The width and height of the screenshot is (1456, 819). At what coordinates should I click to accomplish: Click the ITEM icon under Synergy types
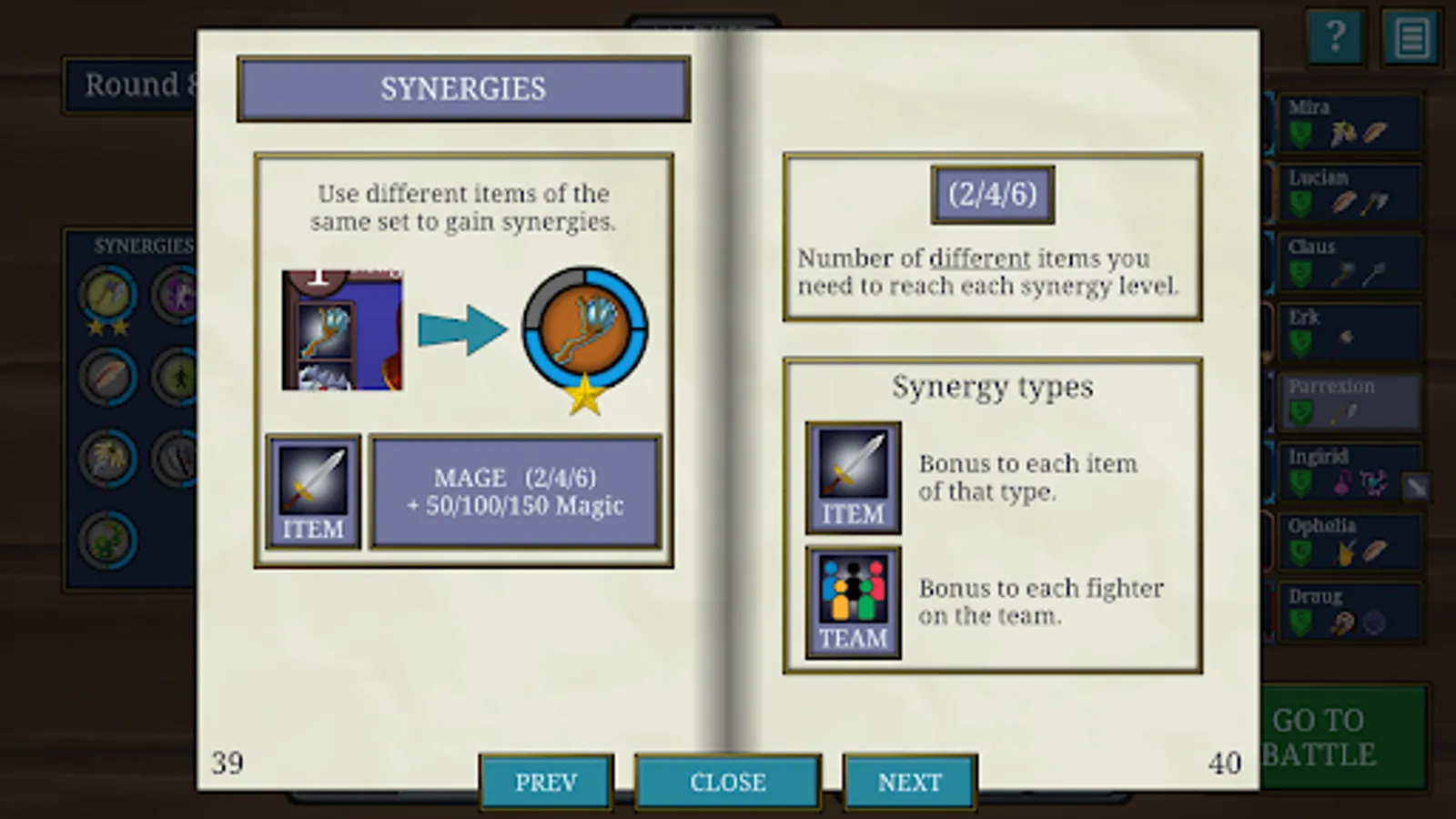pyautogui.click(x=853, y=476)
